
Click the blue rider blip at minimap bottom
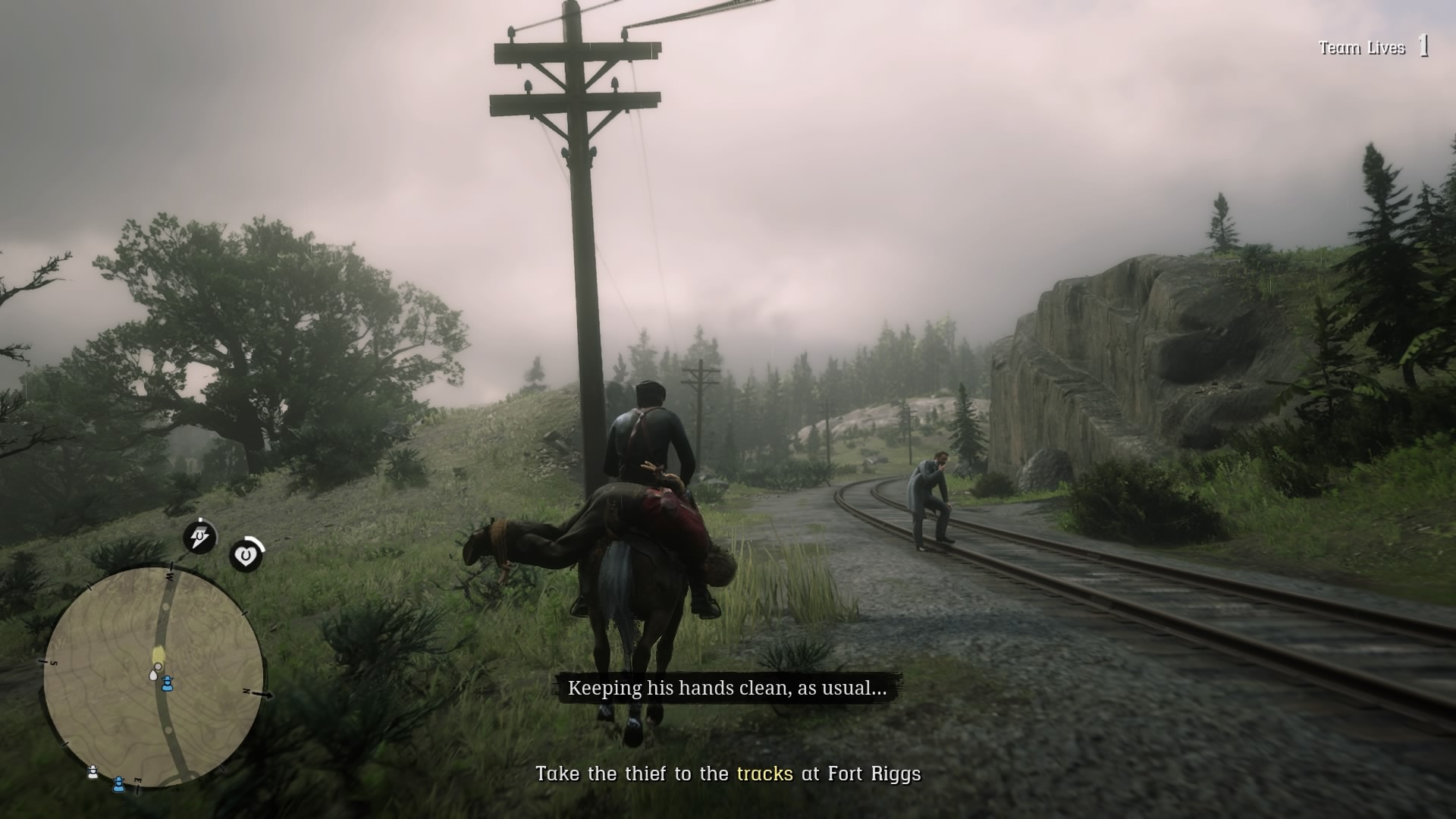pyautogui.click(x=118, y=786)
